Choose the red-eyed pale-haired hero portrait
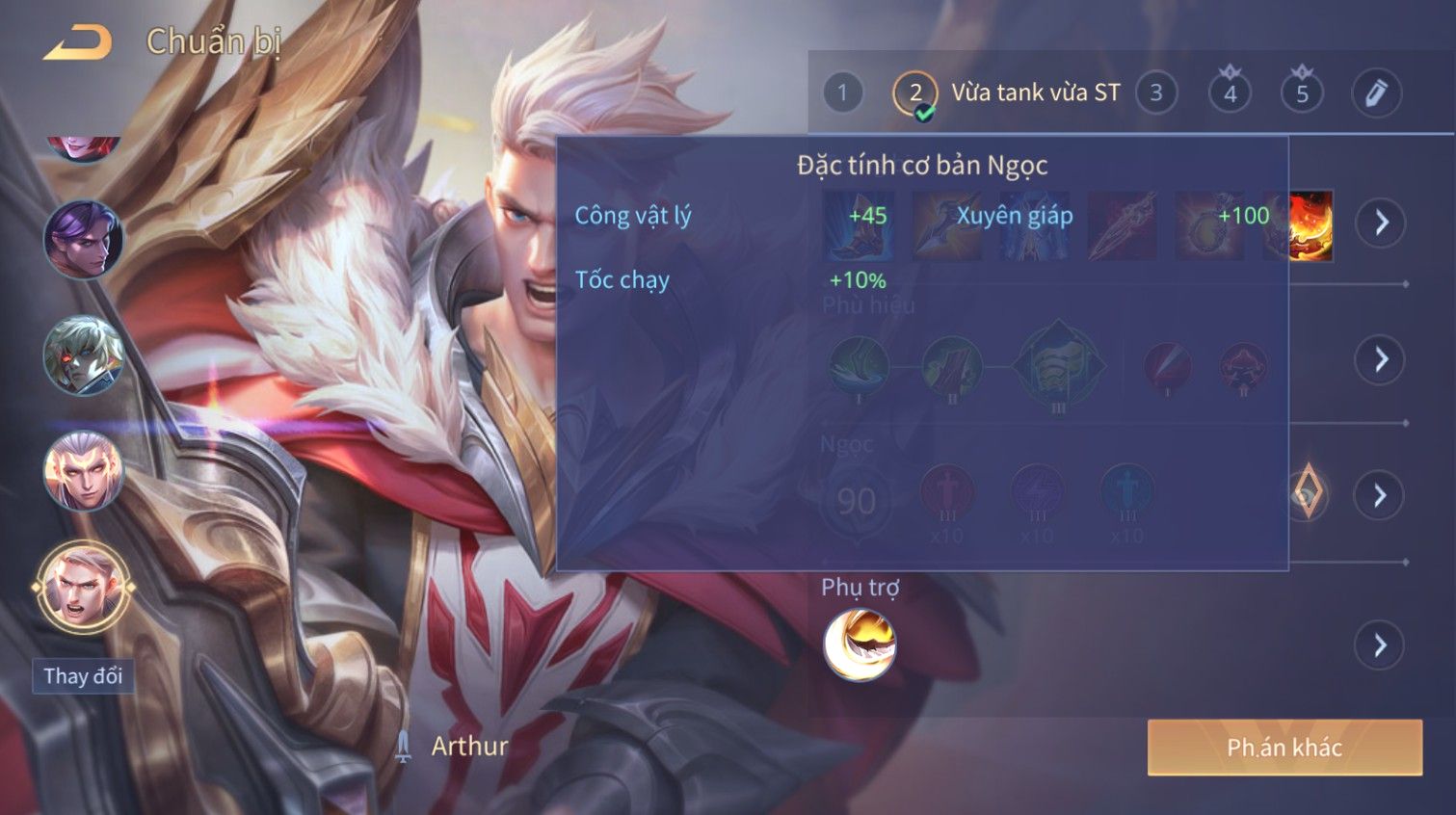The height and width of the screenshot is (815, 1456). pyautogui.click(x=84, y=355)
